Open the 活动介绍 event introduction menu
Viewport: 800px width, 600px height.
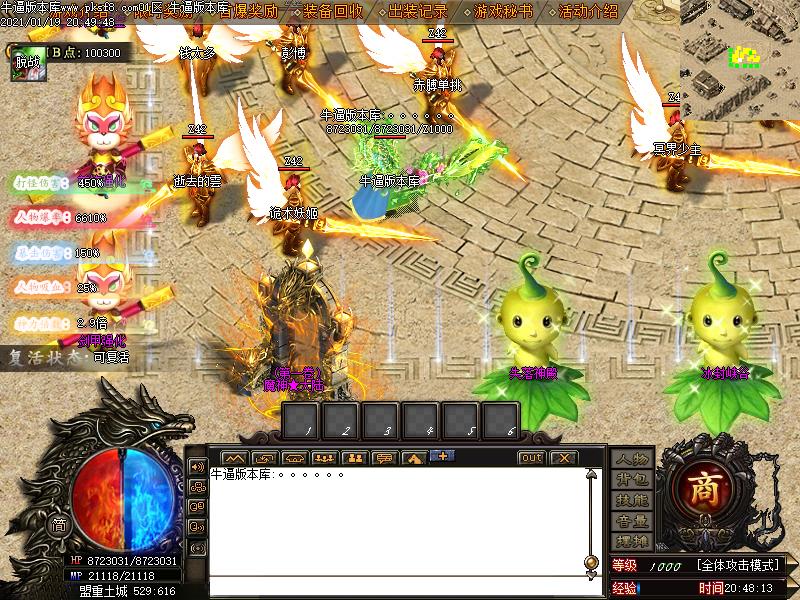(589, 12)
